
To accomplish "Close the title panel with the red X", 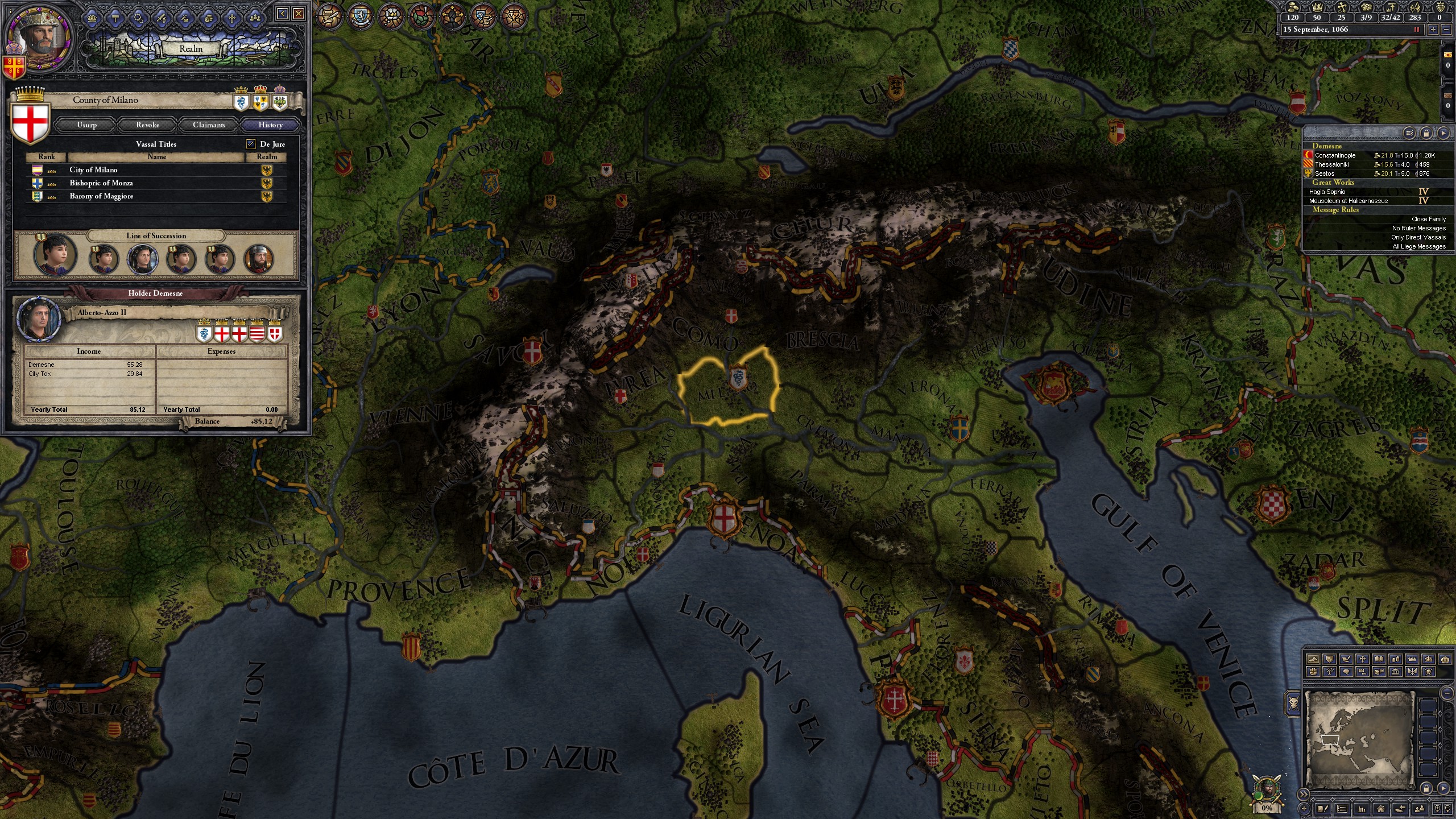I will pos(299,14).
